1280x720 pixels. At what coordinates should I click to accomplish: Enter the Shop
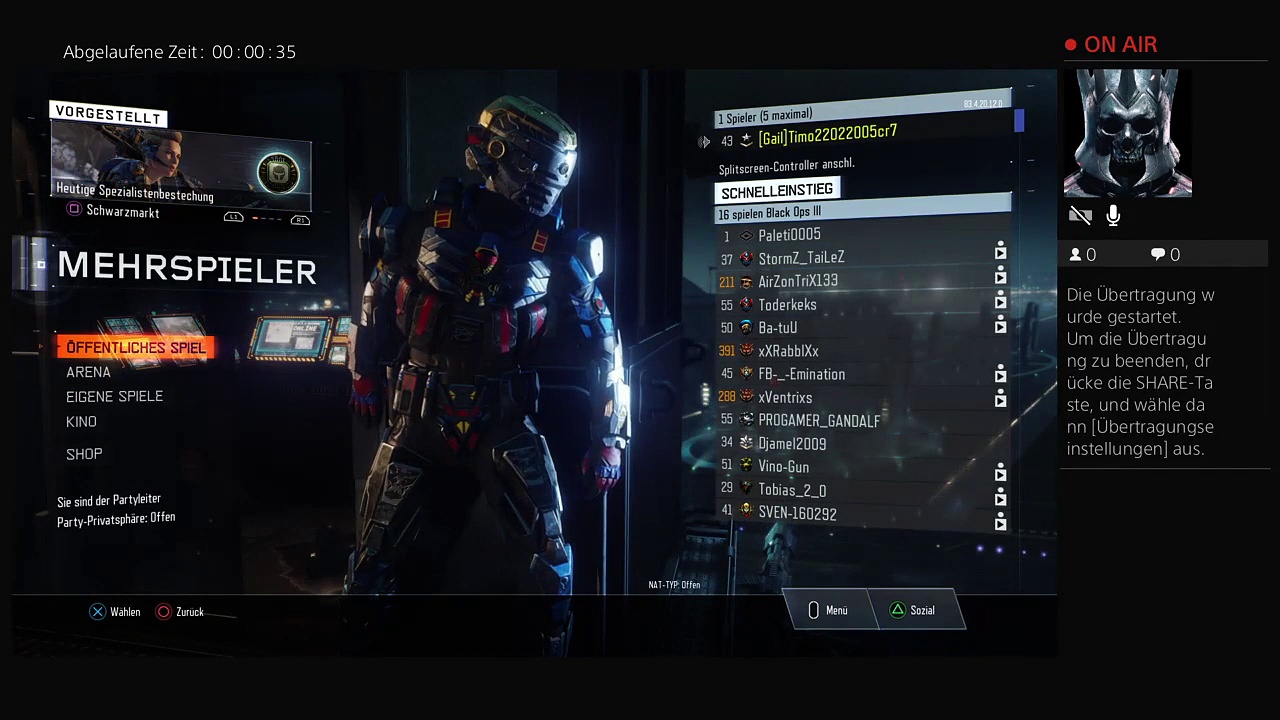point(84,454)
